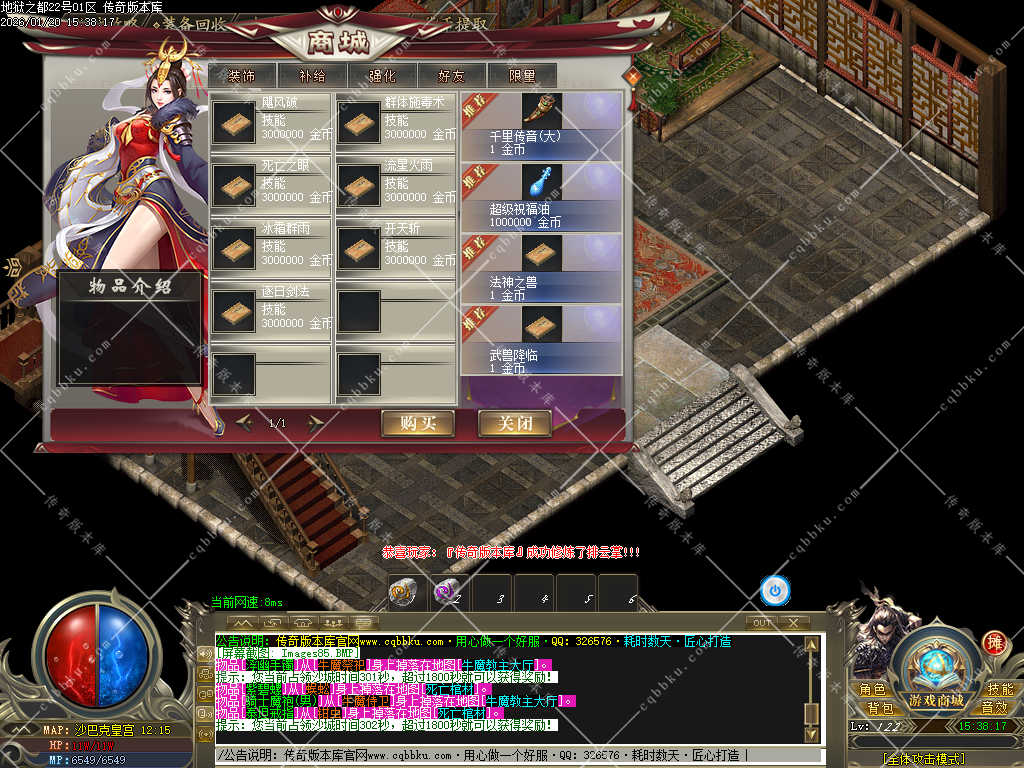Pick the 超级祝福油 recommended item
The height and width of the screenshot is (768, 1024).
[541, 196]
